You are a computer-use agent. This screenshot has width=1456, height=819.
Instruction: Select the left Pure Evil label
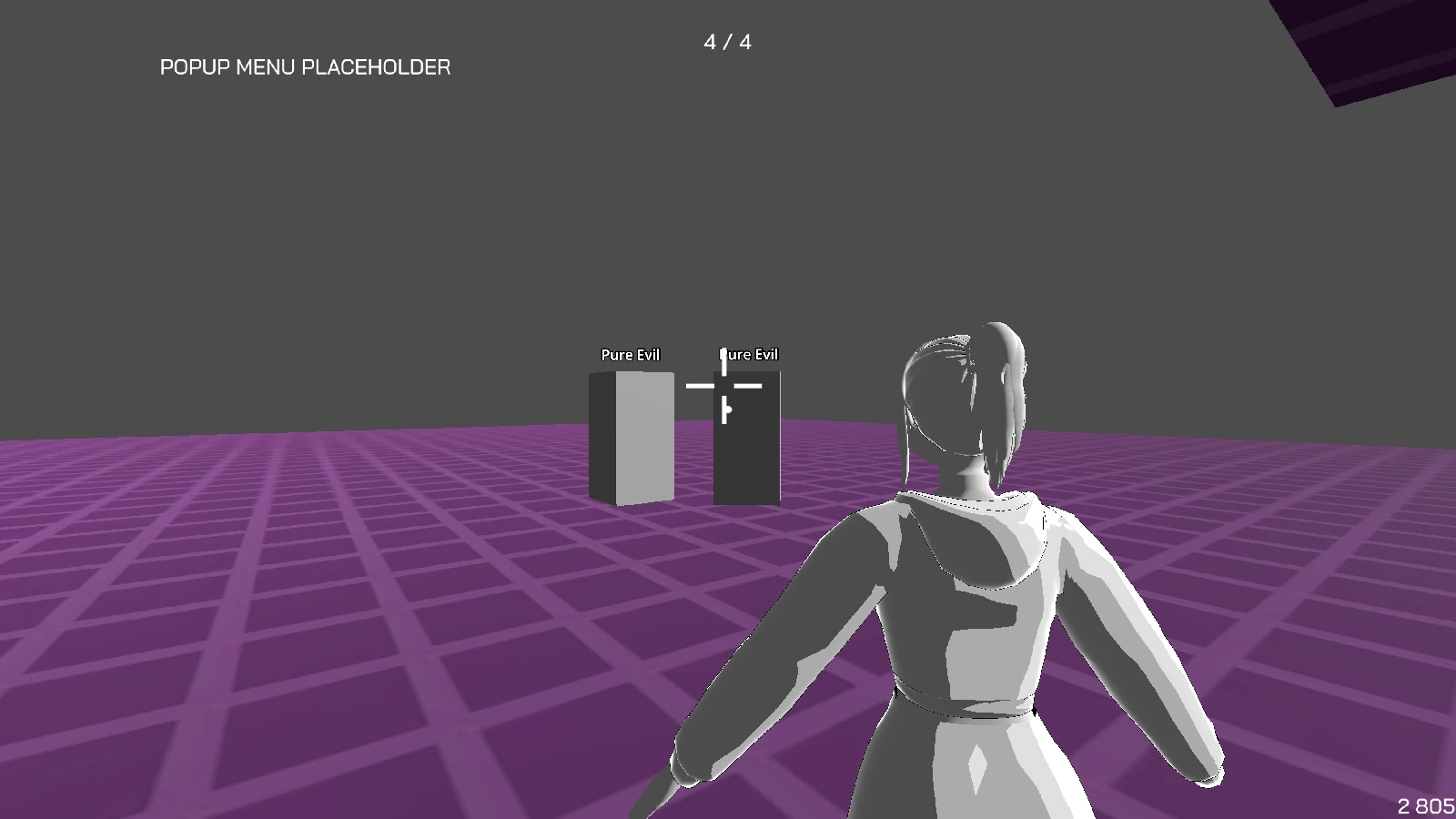(x=632, y=355)
